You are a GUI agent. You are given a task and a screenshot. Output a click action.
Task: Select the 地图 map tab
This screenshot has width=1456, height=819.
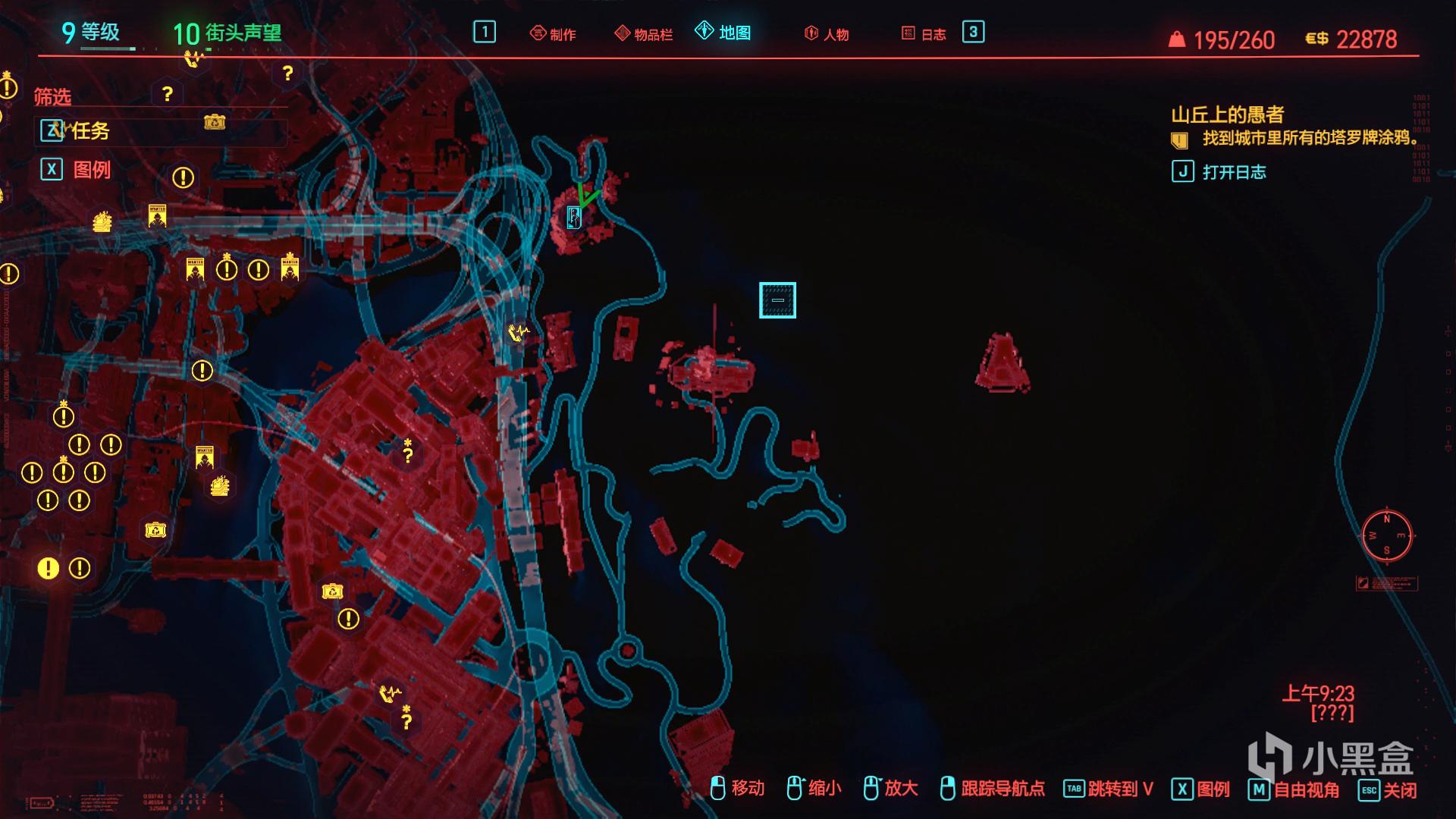point(723,32)
